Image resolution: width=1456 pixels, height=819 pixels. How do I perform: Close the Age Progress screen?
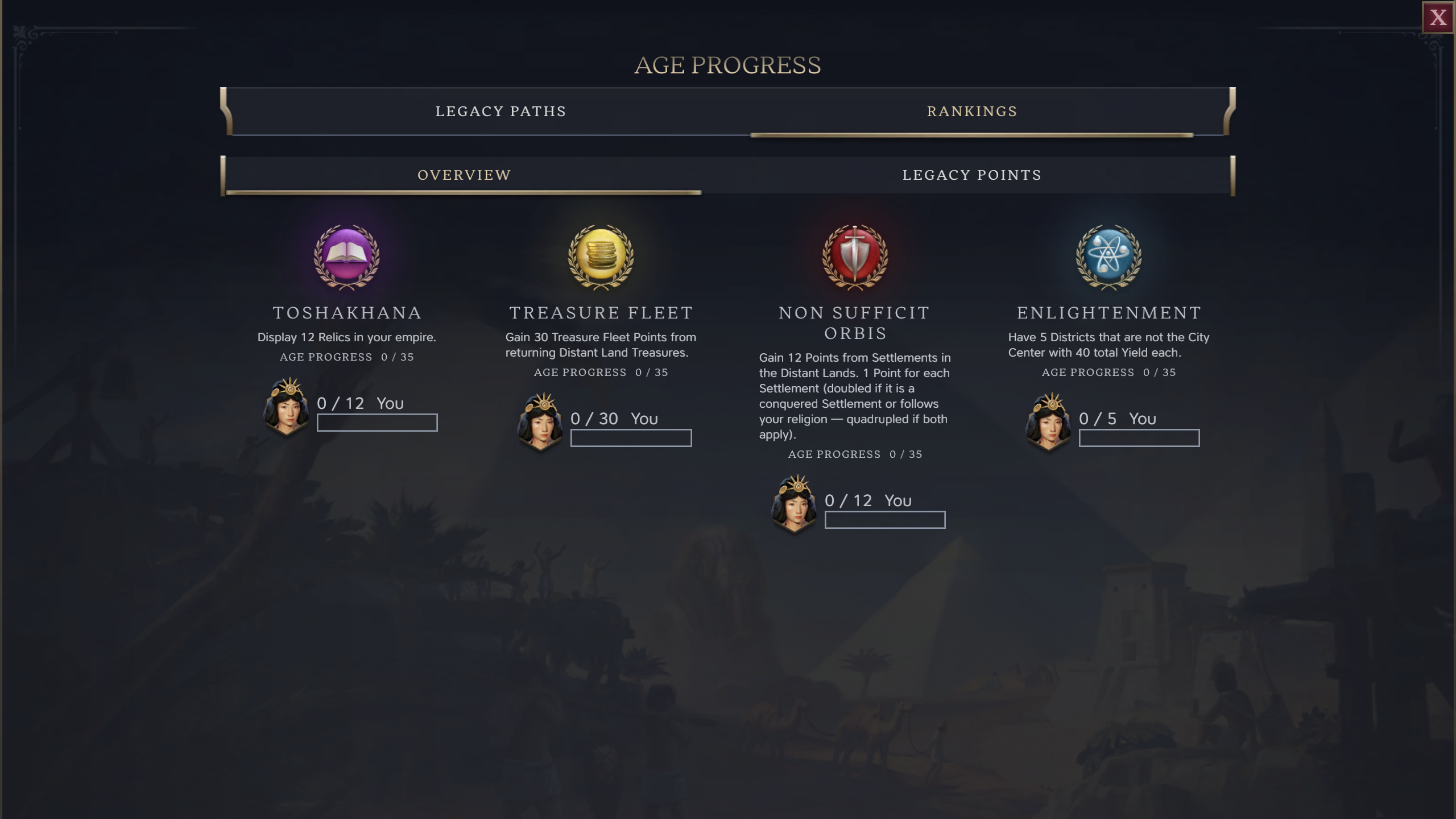(x=1437, y=17)
